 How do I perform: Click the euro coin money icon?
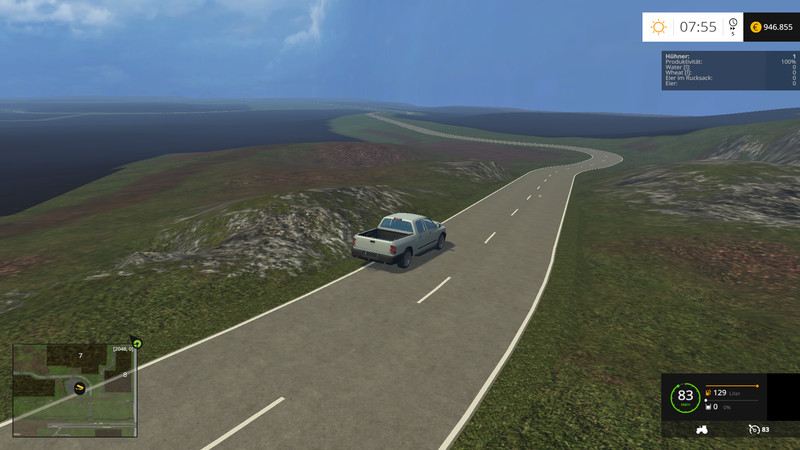[755, 27]
